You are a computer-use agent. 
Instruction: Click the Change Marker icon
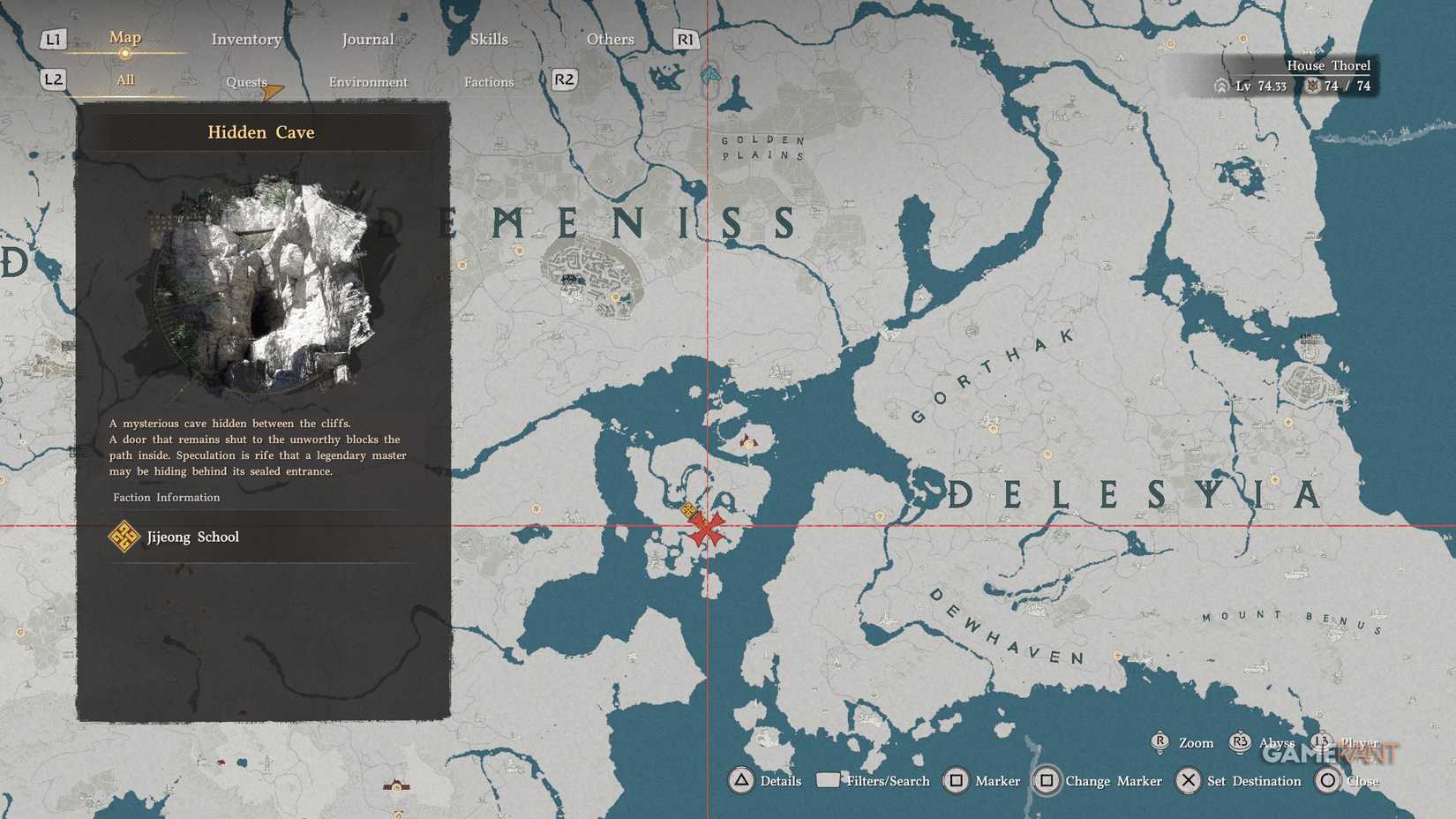pos(1047,781)
